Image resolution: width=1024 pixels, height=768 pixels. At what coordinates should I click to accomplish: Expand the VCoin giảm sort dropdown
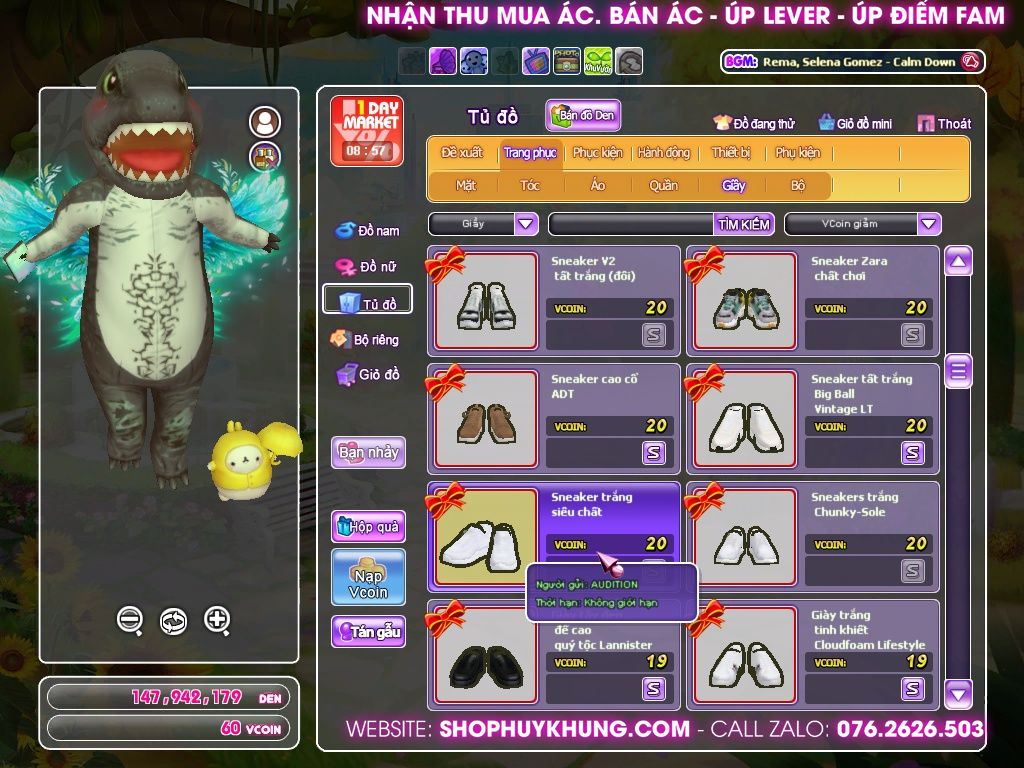(x=929, y=224)
